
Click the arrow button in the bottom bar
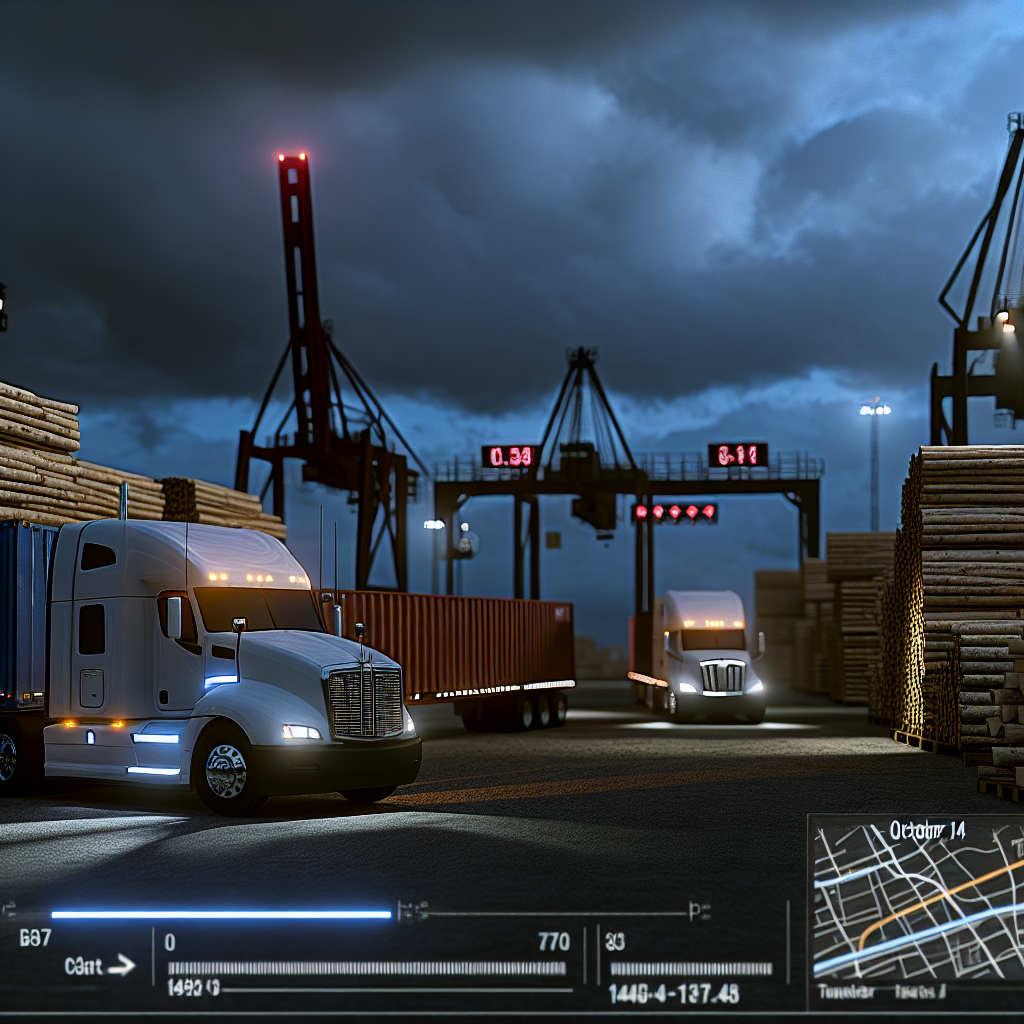pyautogui.click(x=121, y=966)
